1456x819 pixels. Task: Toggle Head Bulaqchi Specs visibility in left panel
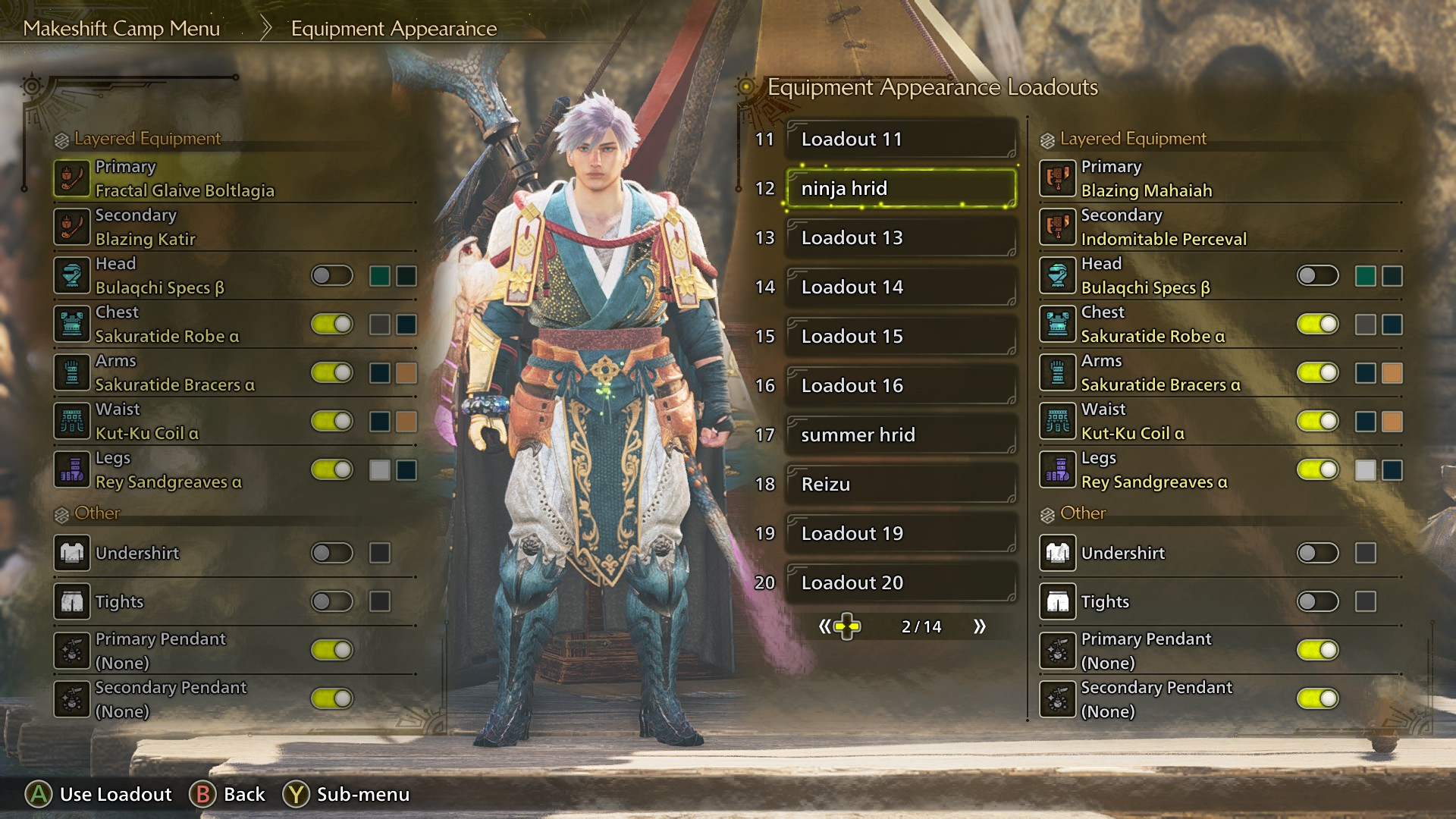[x=332, y=275]
